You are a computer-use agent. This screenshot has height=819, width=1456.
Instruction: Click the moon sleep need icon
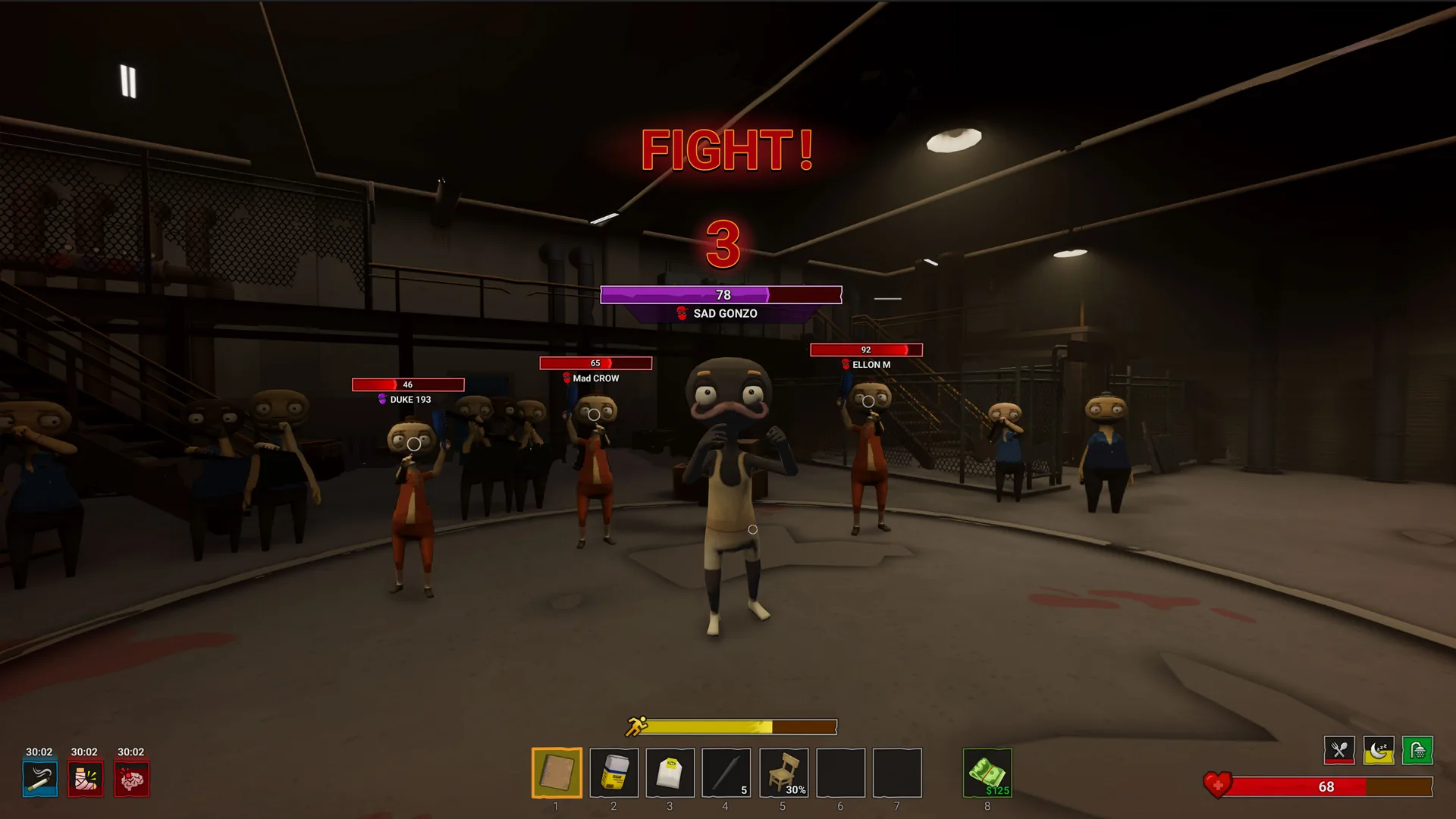pos(1379,751)
